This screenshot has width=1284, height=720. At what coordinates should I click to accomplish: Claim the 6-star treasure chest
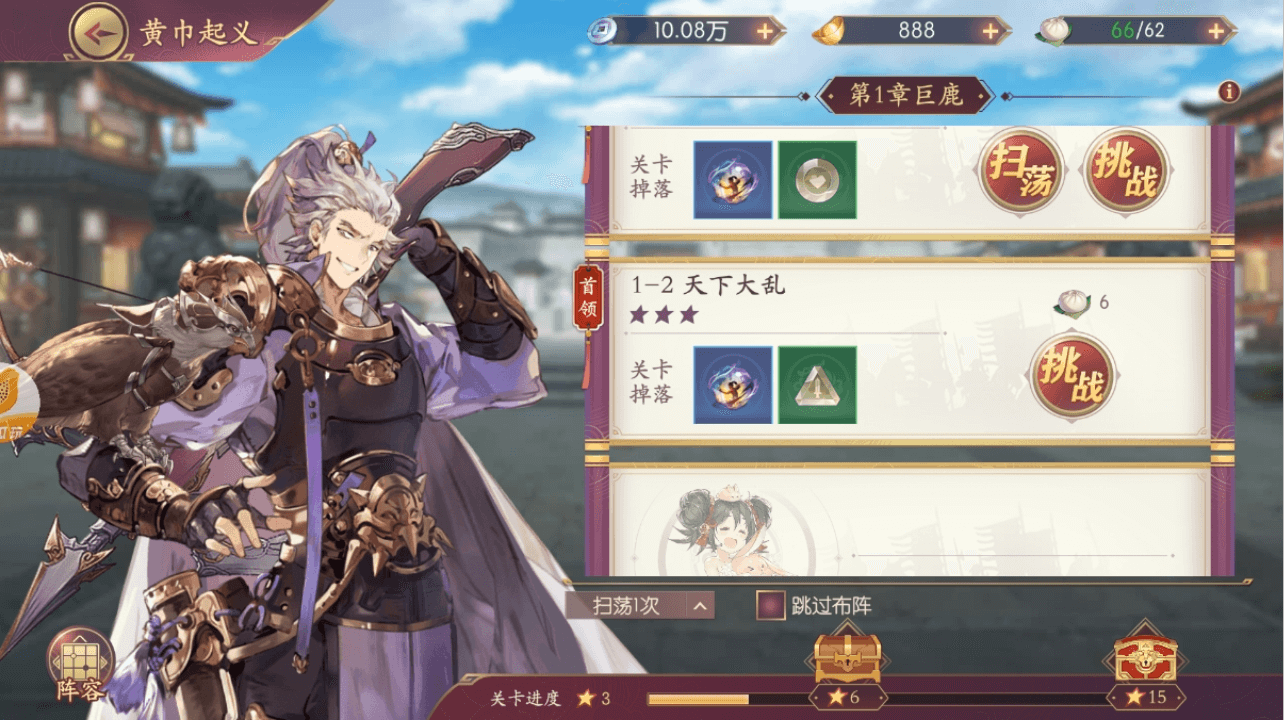click(x=847, y=660)
